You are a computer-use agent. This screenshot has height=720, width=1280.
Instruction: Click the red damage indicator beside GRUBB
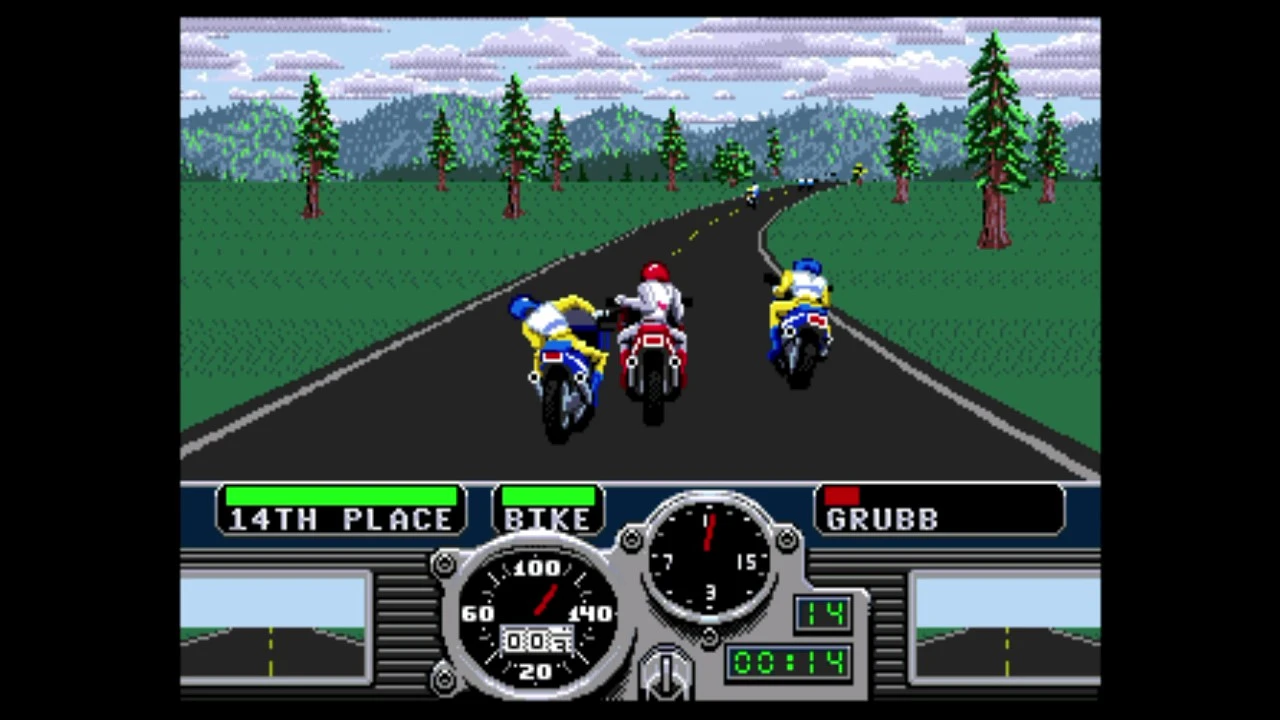point(840,495)
